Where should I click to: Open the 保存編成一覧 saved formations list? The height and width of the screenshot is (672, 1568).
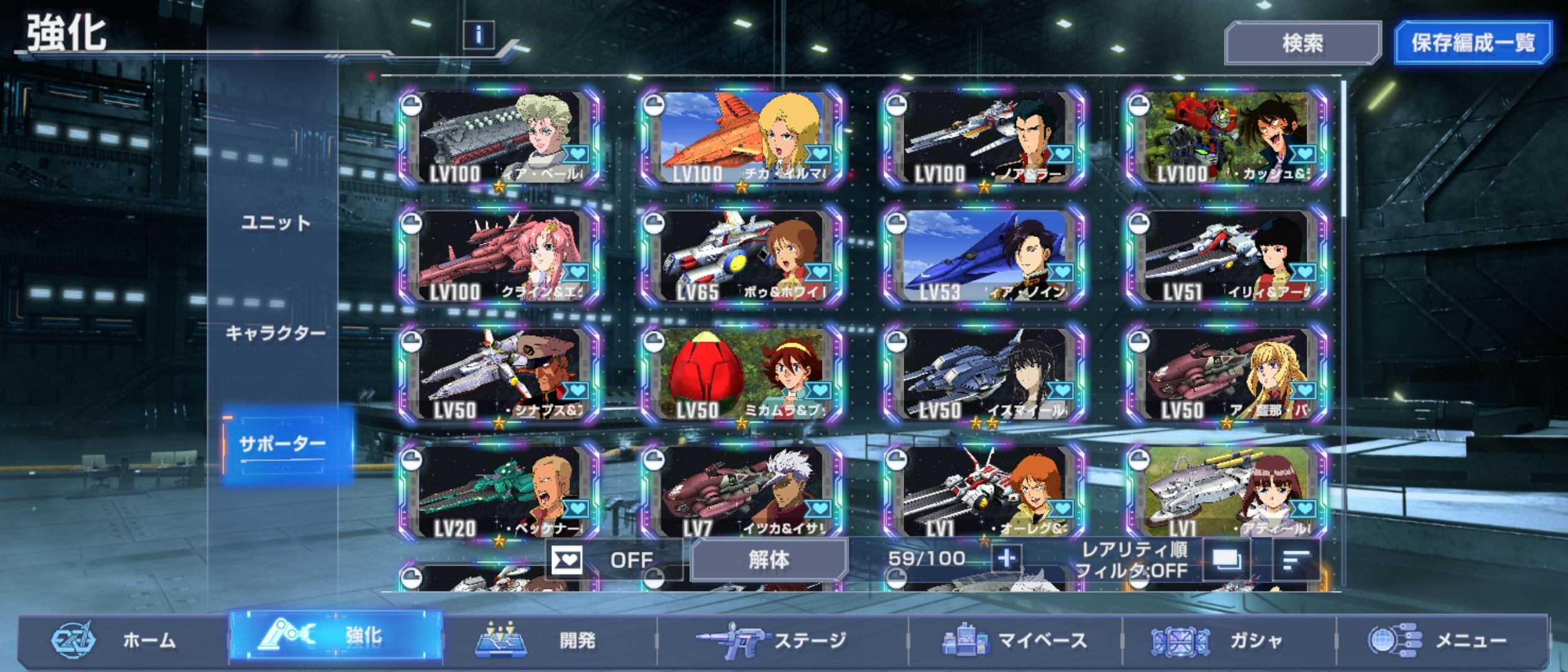[1472, 43]
